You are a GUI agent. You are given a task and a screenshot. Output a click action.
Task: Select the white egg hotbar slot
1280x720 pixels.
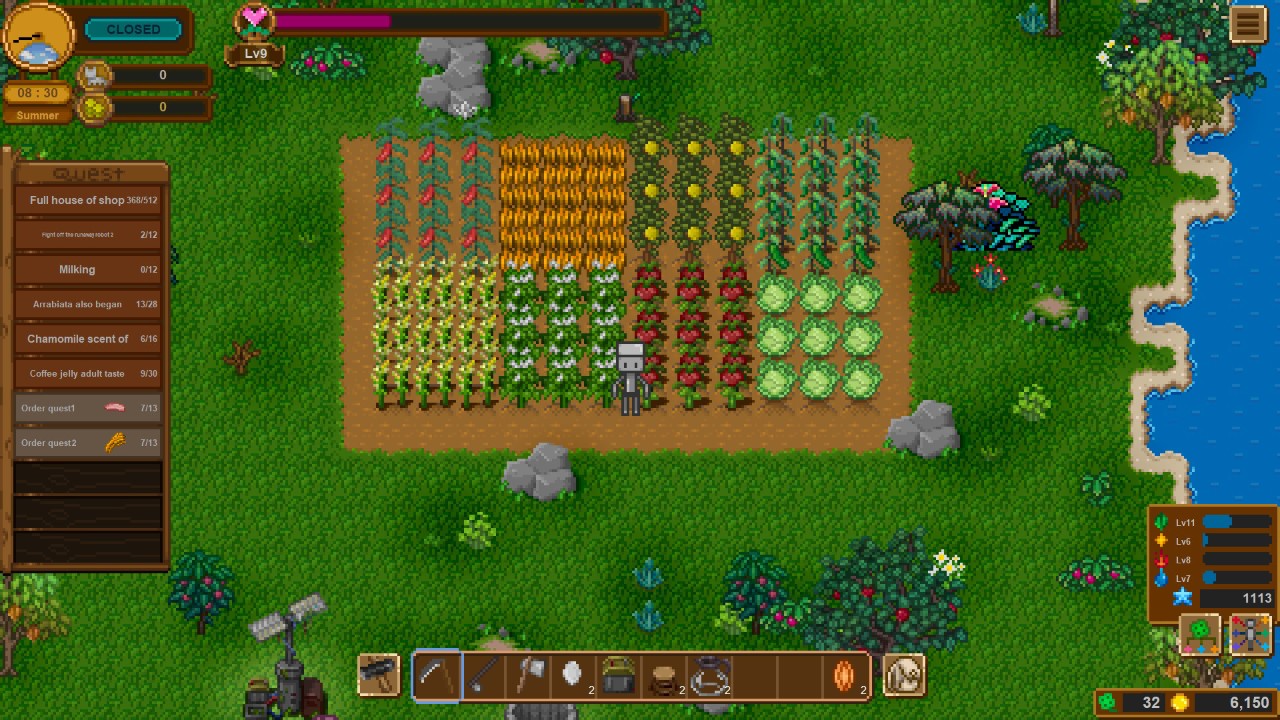(573, 676)
